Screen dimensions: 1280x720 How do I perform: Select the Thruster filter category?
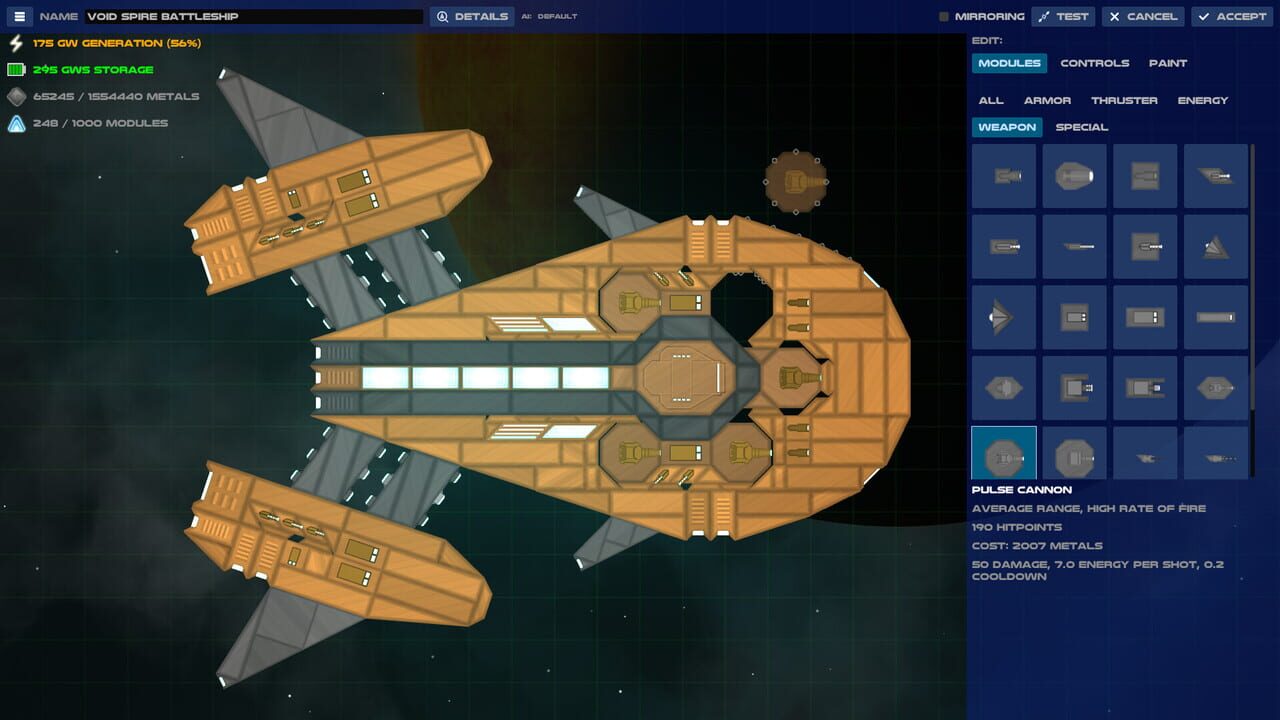(x=1126, y=100)
